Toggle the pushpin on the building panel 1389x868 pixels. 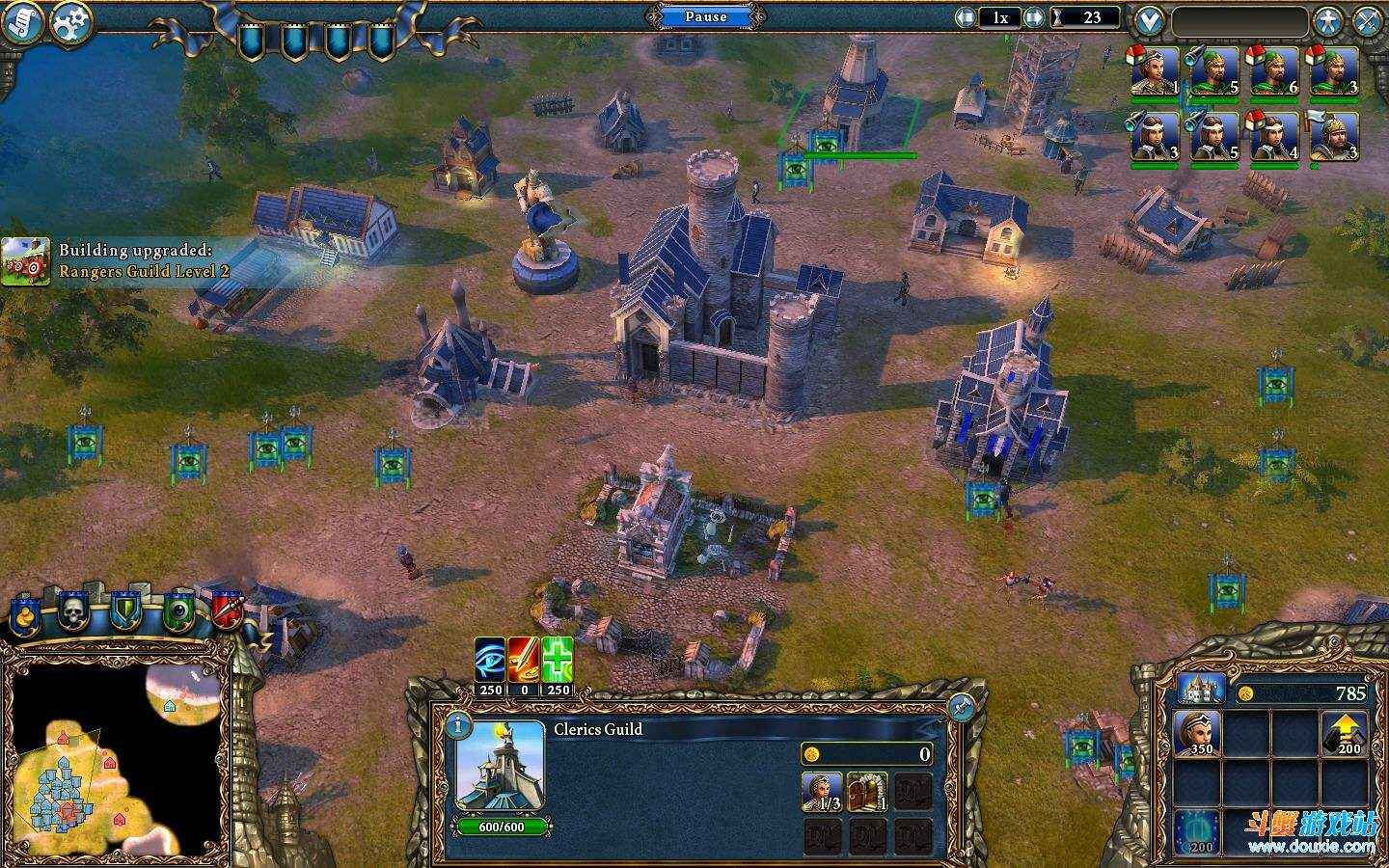[960, 708]
